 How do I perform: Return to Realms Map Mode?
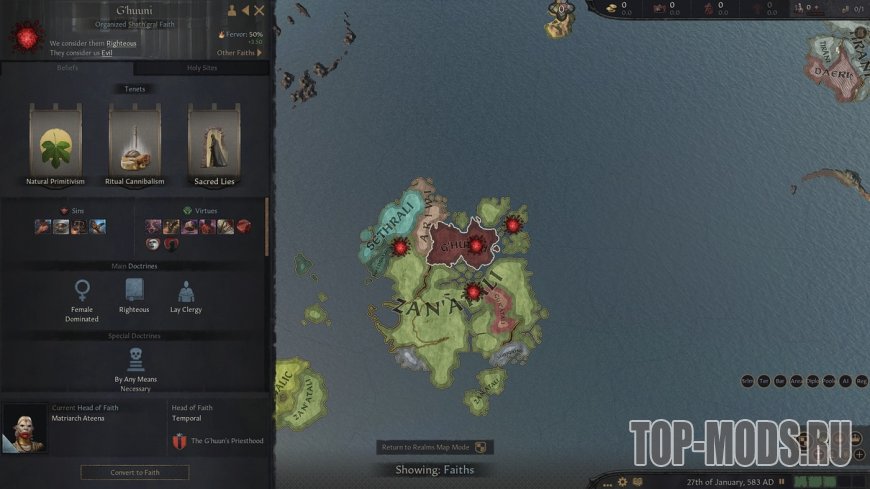435,447
